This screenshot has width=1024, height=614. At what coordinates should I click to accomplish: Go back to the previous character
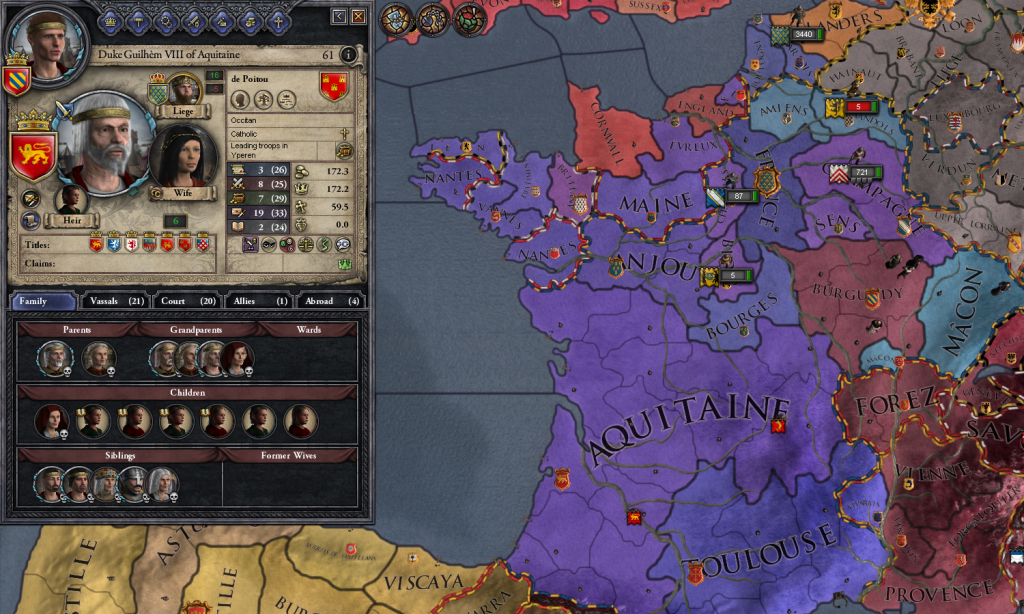coord(339,16)
